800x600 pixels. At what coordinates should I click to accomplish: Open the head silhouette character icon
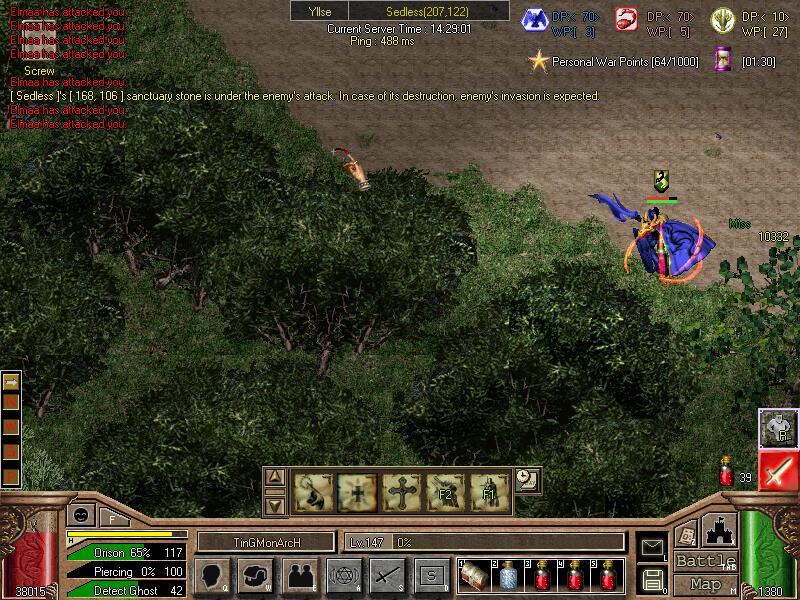point(211,576)
